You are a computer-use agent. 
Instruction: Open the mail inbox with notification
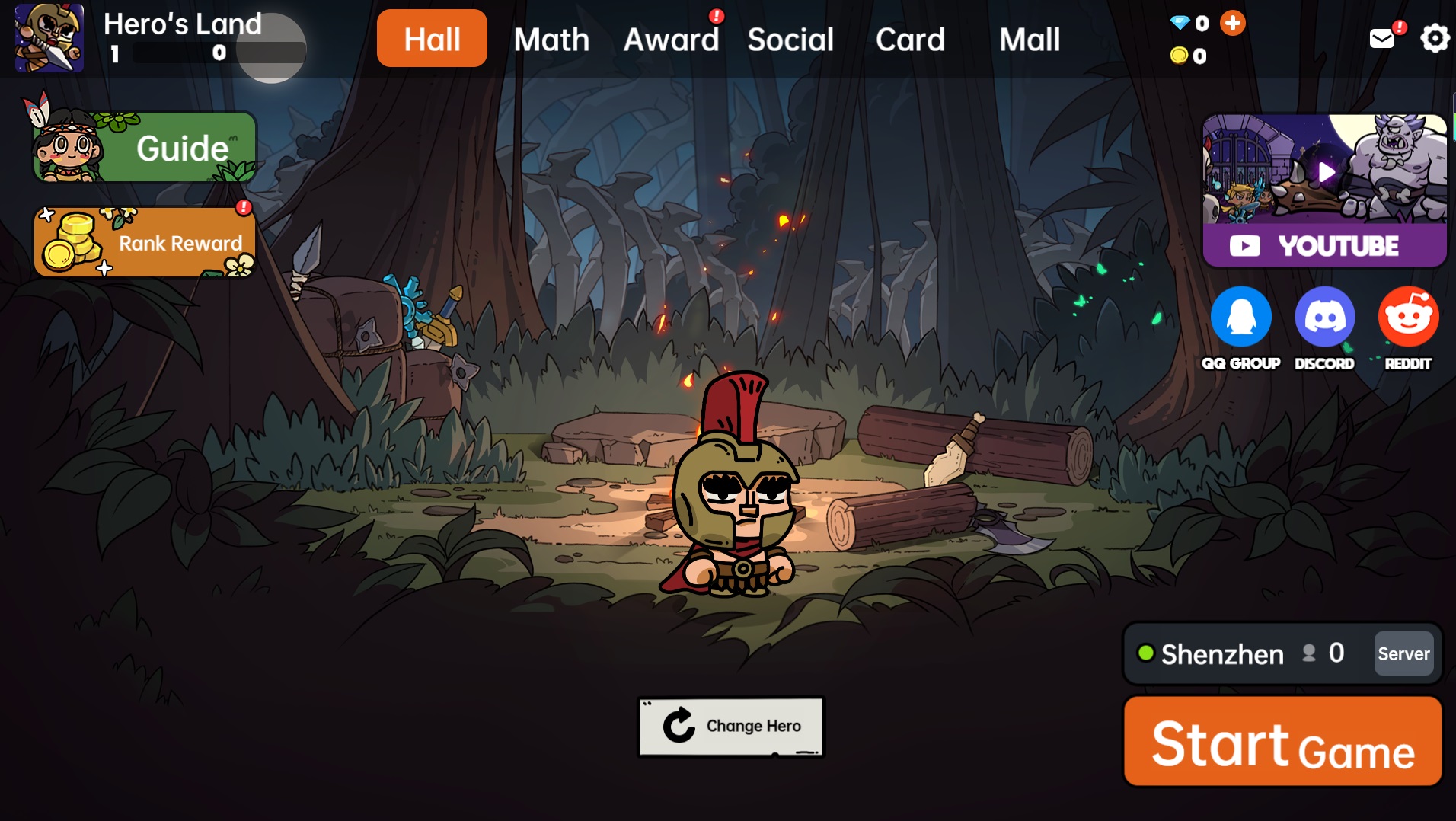(1381, 37)
